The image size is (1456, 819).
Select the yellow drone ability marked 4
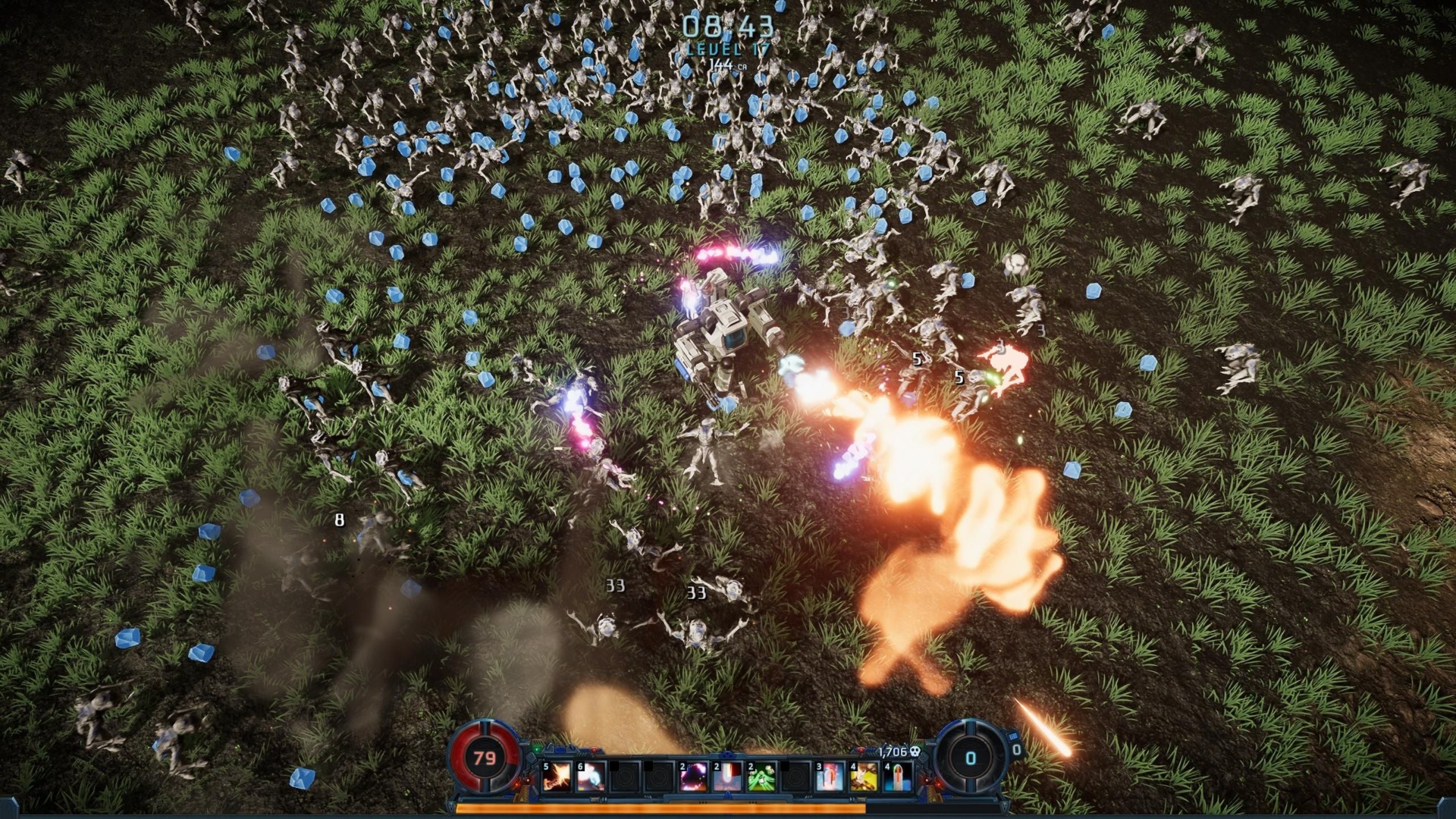pos(864,776)
